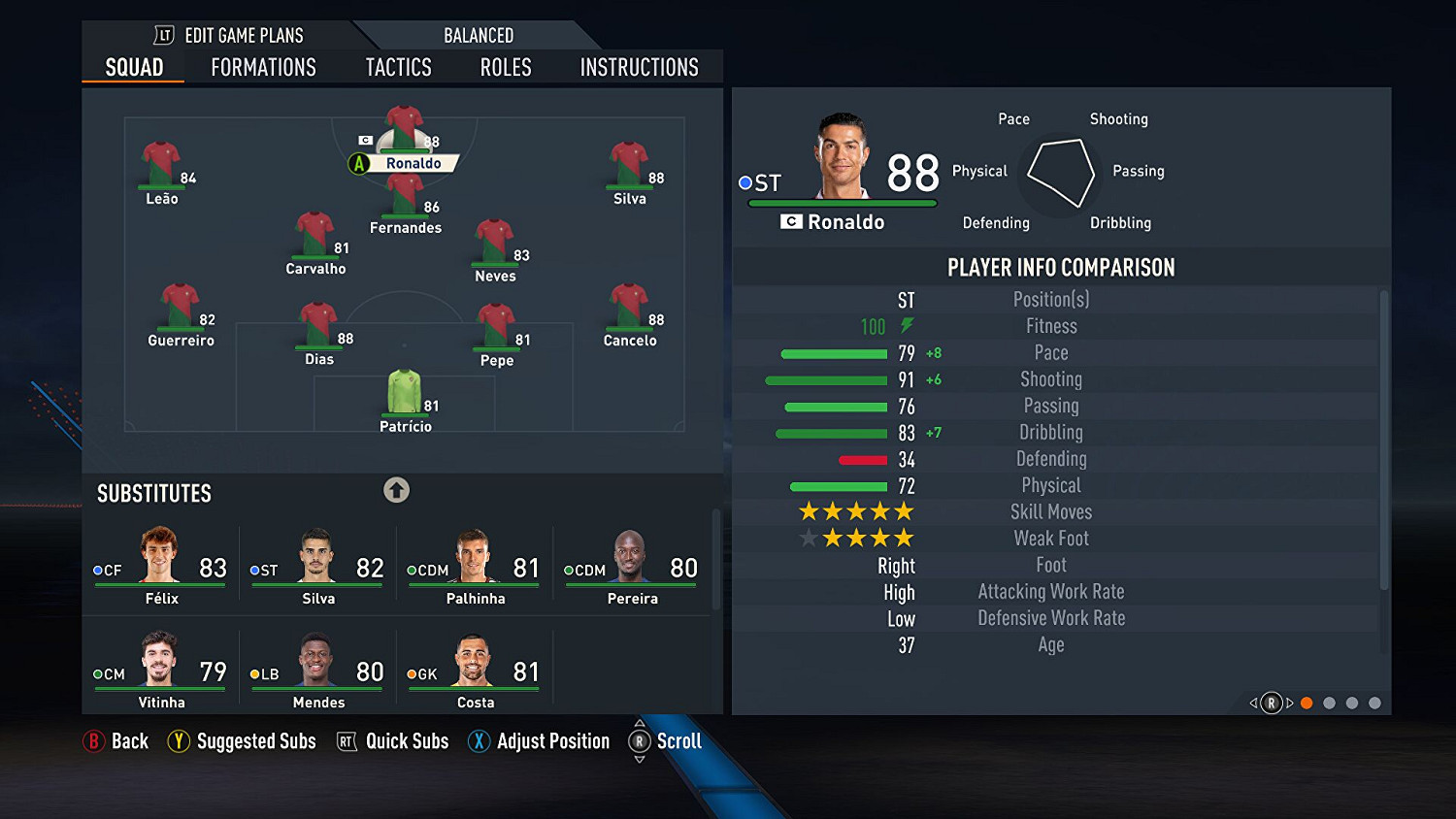This screenshot has width=1456, height=819.
Task: Click the left chevron beside the R page indicator
Action: coord(1254,702)
